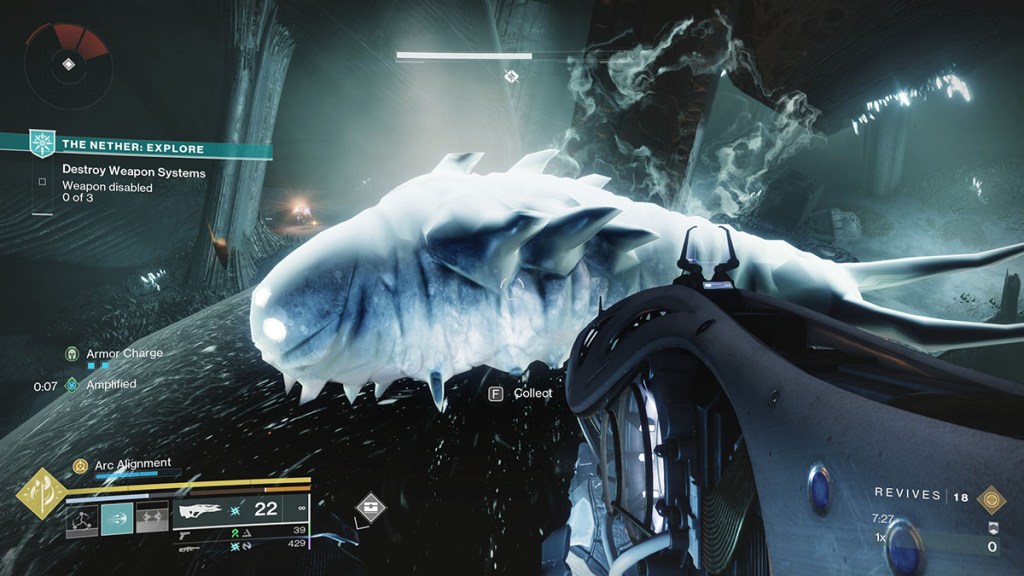Screen dimensions: 1024x576
Task: Click the Armor Charge buff icon
Action: (72, 354)
